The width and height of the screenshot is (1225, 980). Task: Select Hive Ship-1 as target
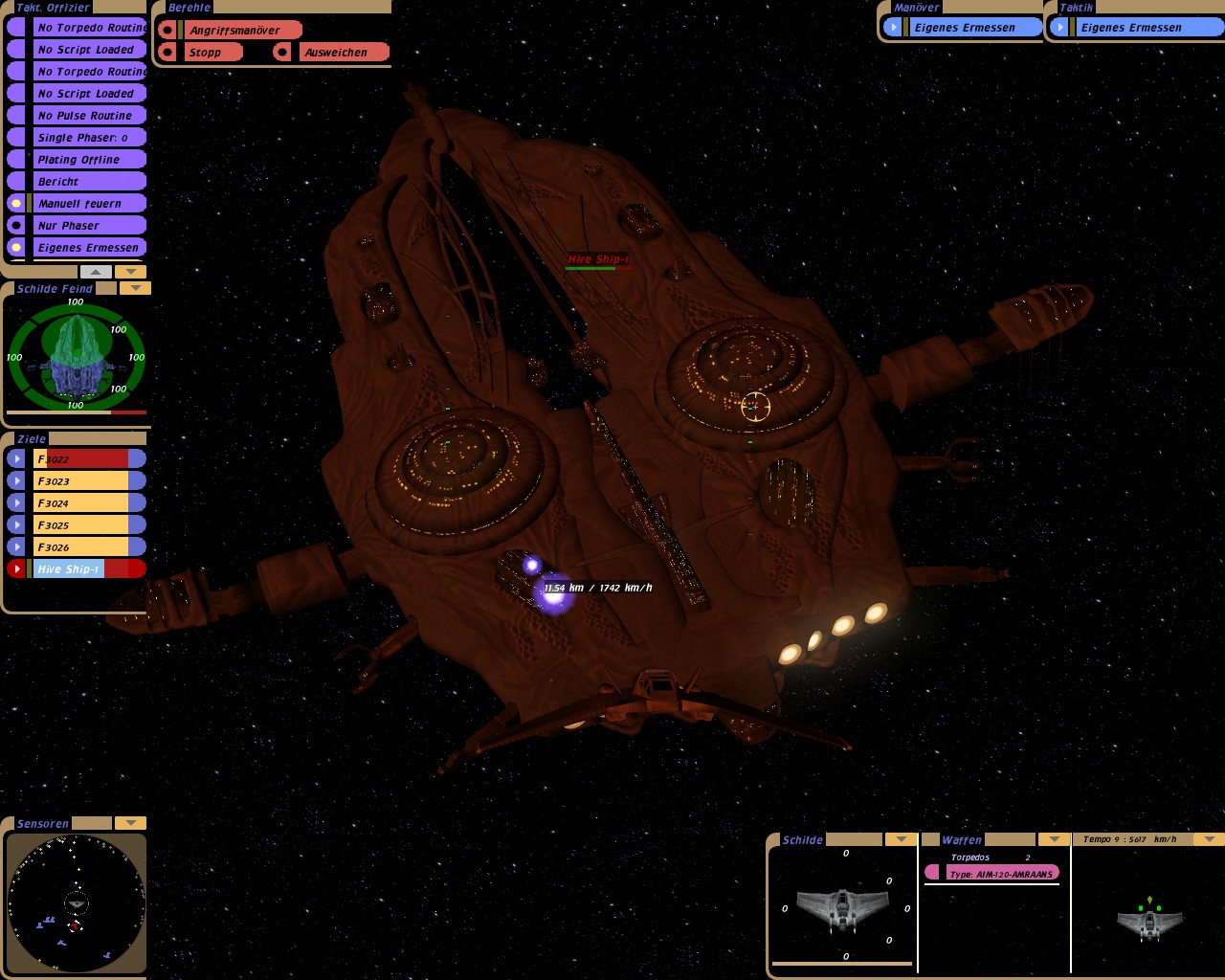[88, 569]
